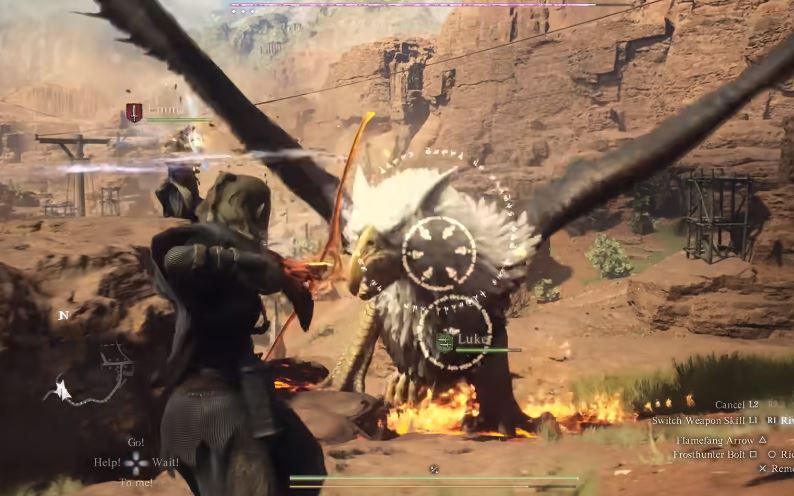Order pawns with the "Wait!" command
The image size is (794, 496).
pyautogui.click(x=166, y=462)
